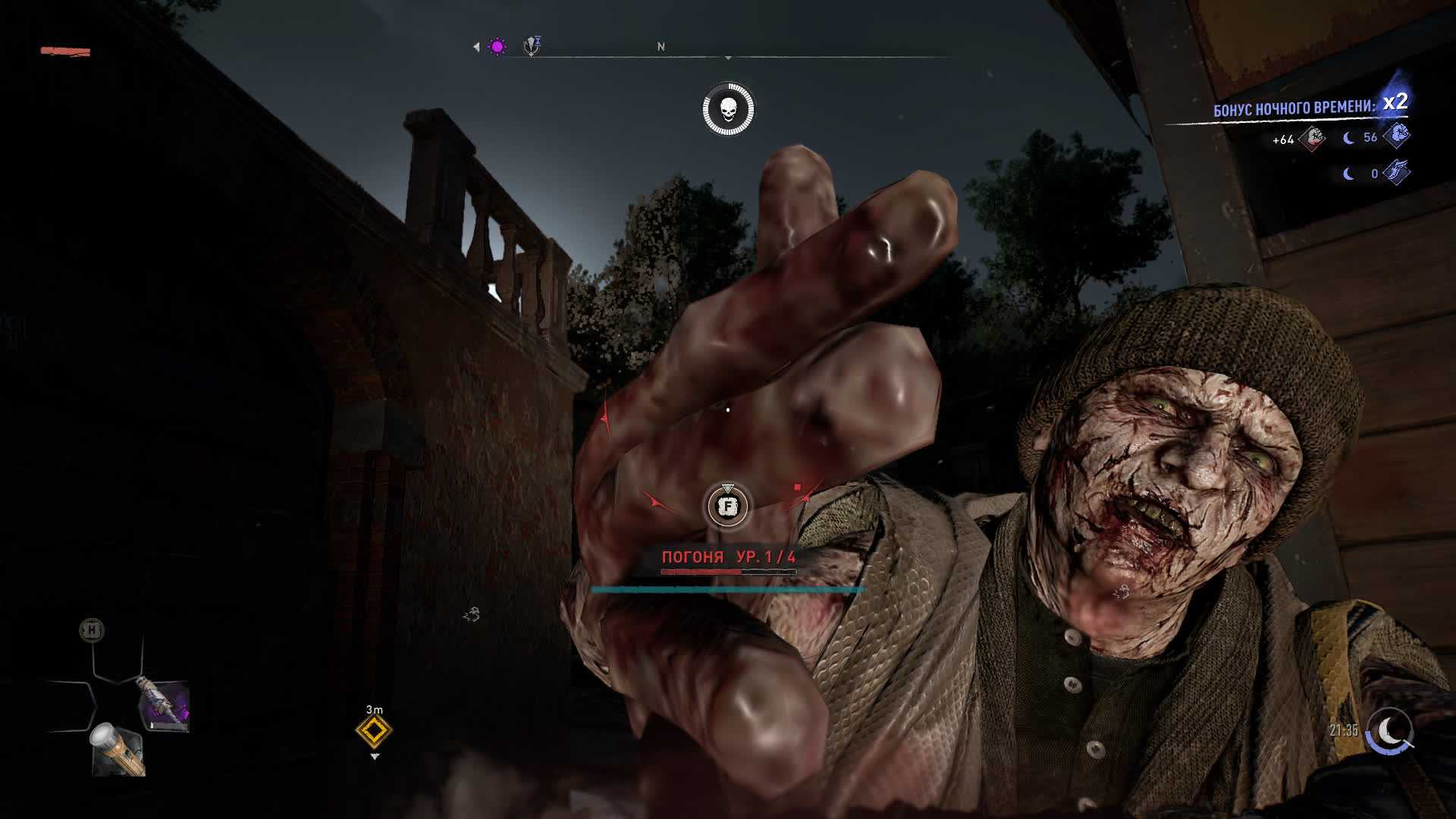Click the shield icon on the compass
The image size is (1456, 819).
[x=532, y=46]
